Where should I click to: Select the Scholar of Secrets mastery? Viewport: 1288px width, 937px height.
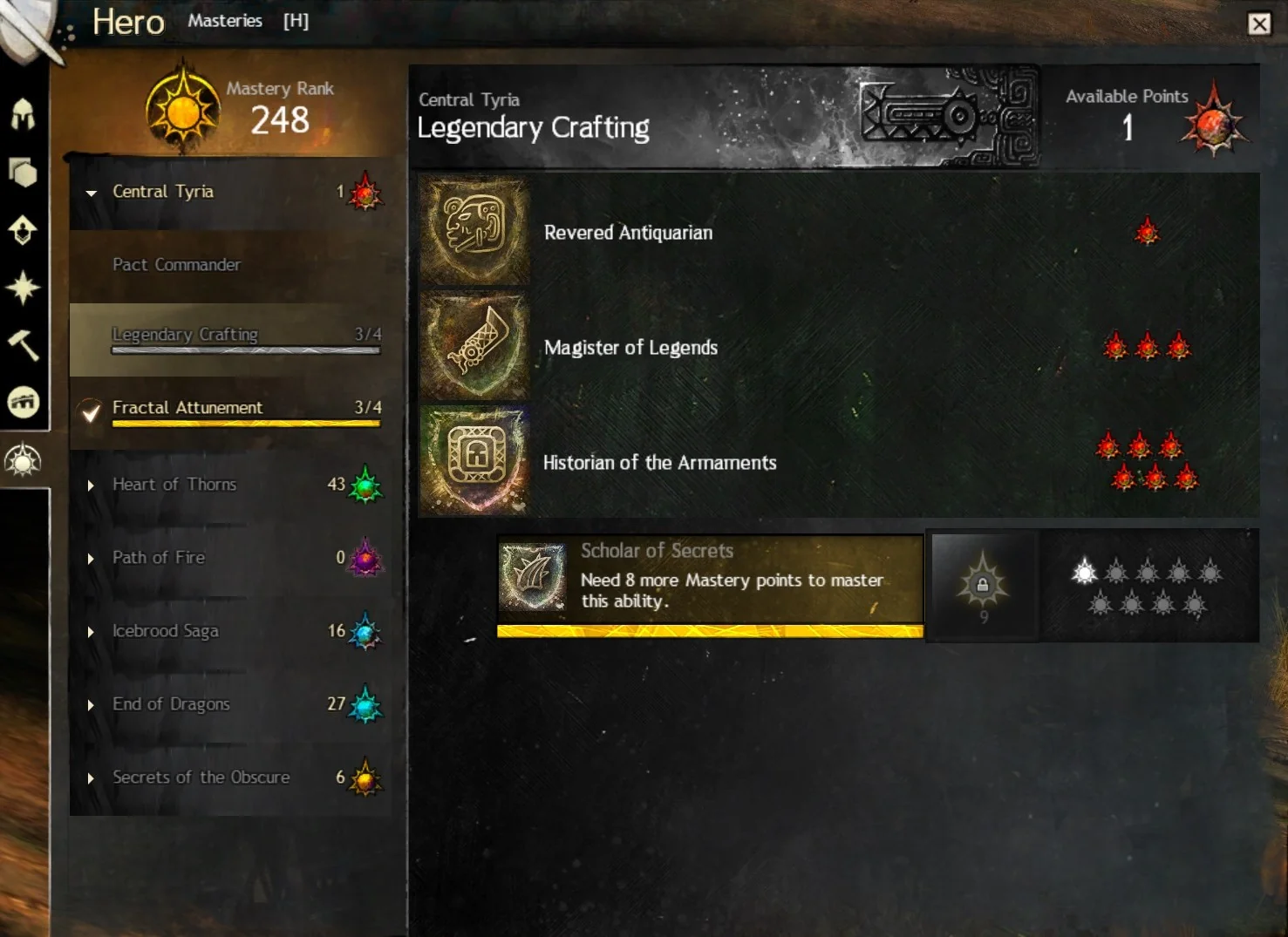(x=709, y=577)
